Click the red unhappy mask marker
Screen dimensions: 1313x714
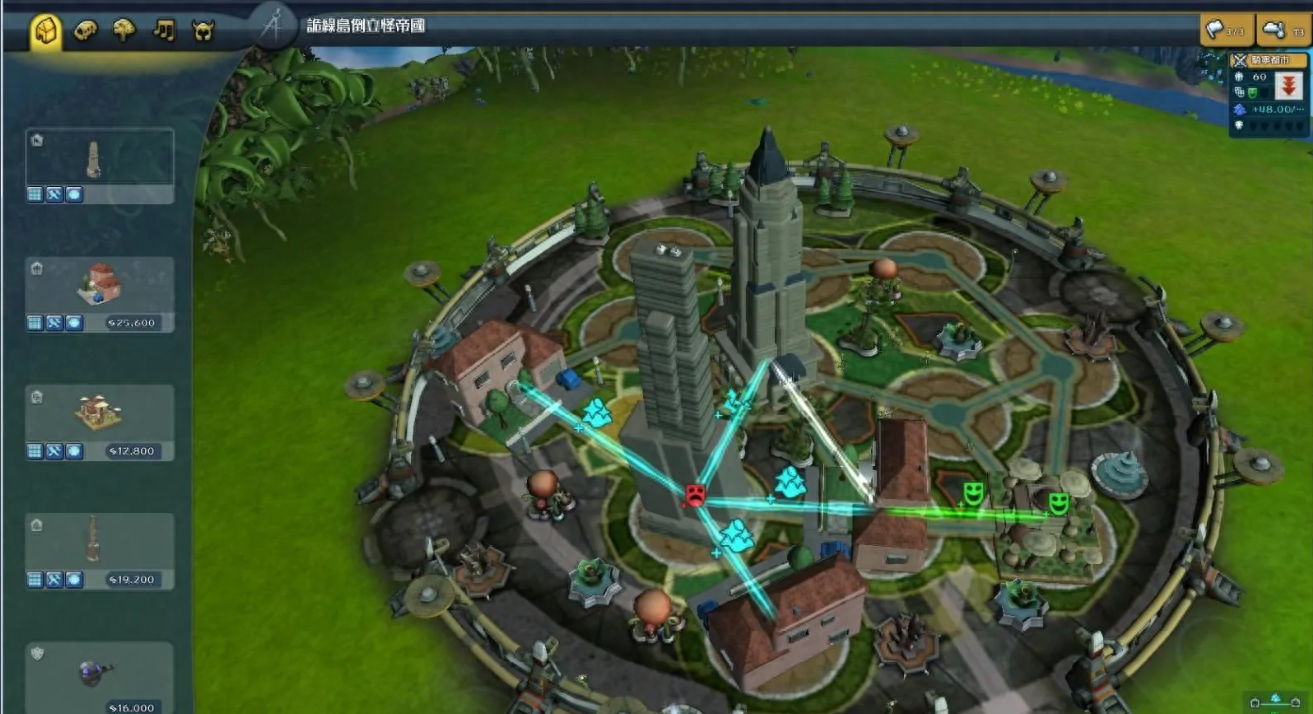coord(694,494)
